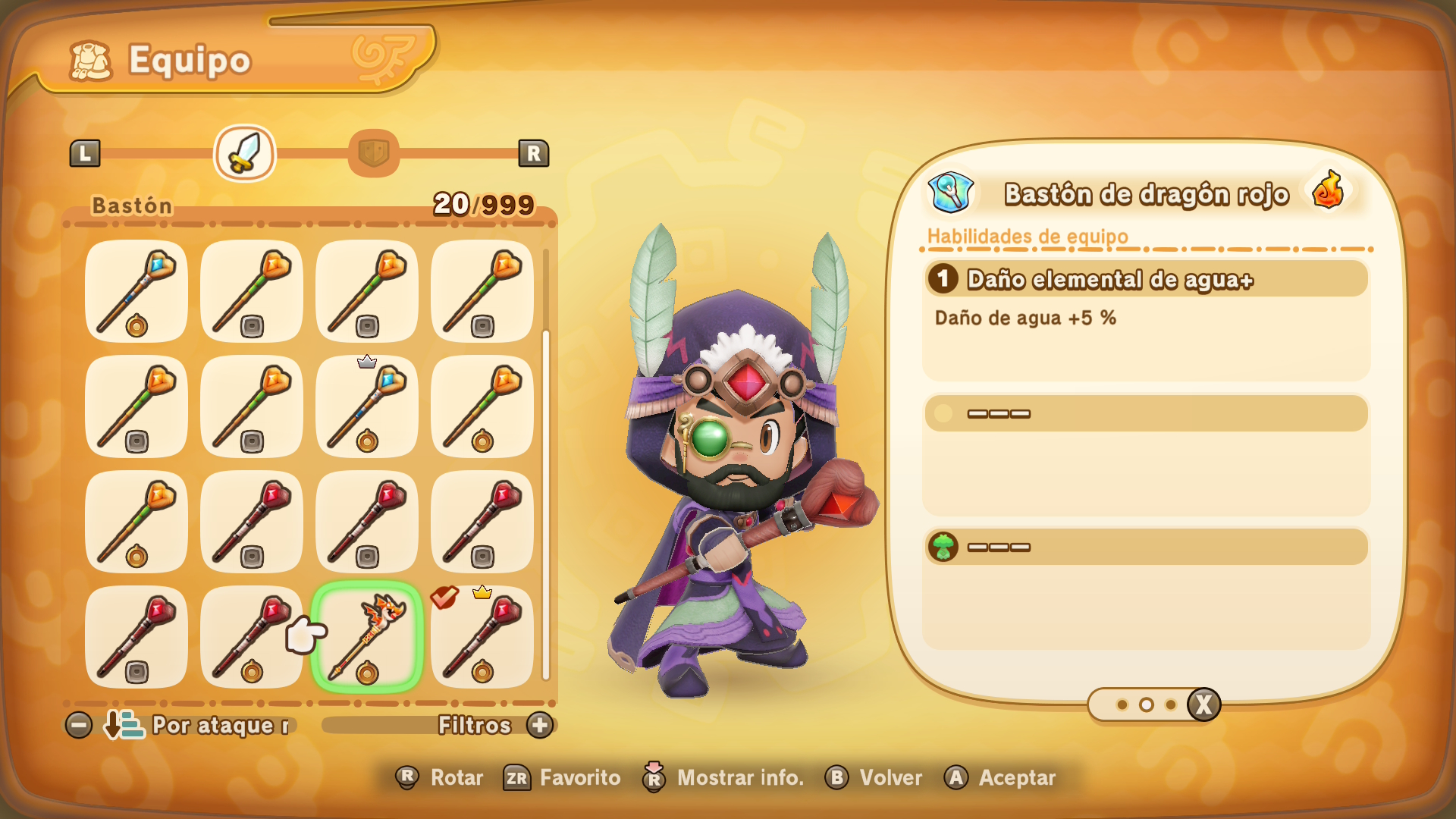This screenshot has height=819, width=1456.
Task: Open the shield equipment tab
Action: [374, 153]
